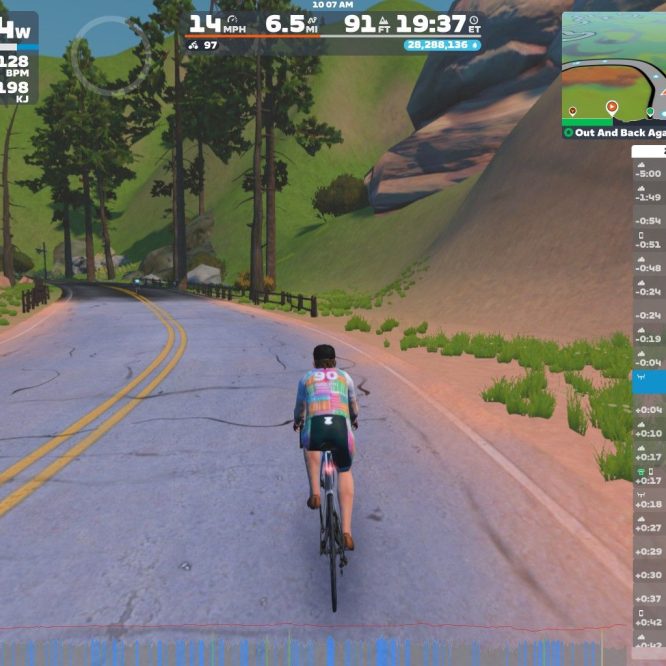Select the rider at +0:04 gap
Viewport: 666px width, 666px height.
click(649, 408)
